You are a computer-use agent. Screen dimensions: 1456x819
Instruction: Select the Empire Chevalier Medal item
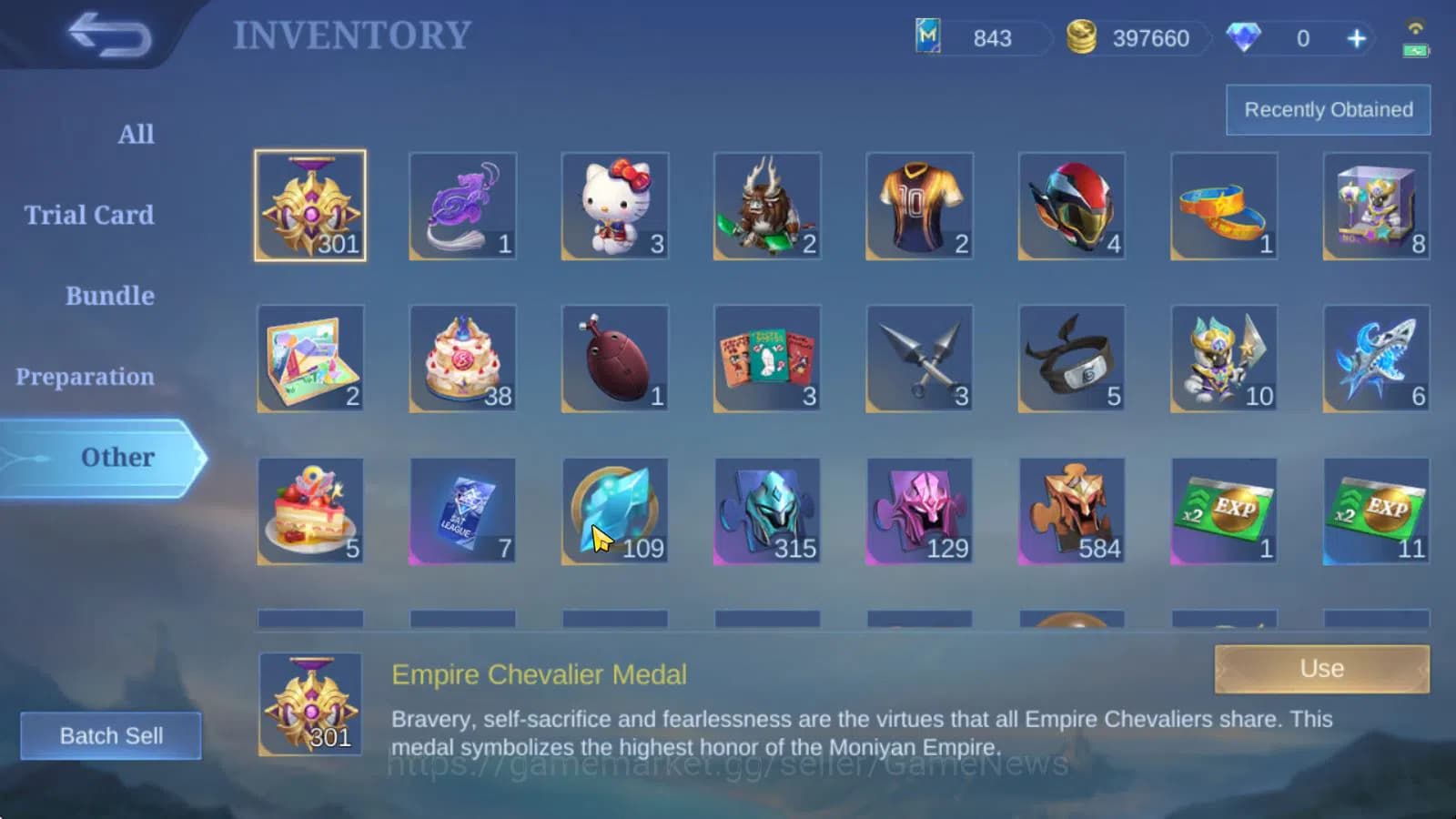tap(310, 206)
